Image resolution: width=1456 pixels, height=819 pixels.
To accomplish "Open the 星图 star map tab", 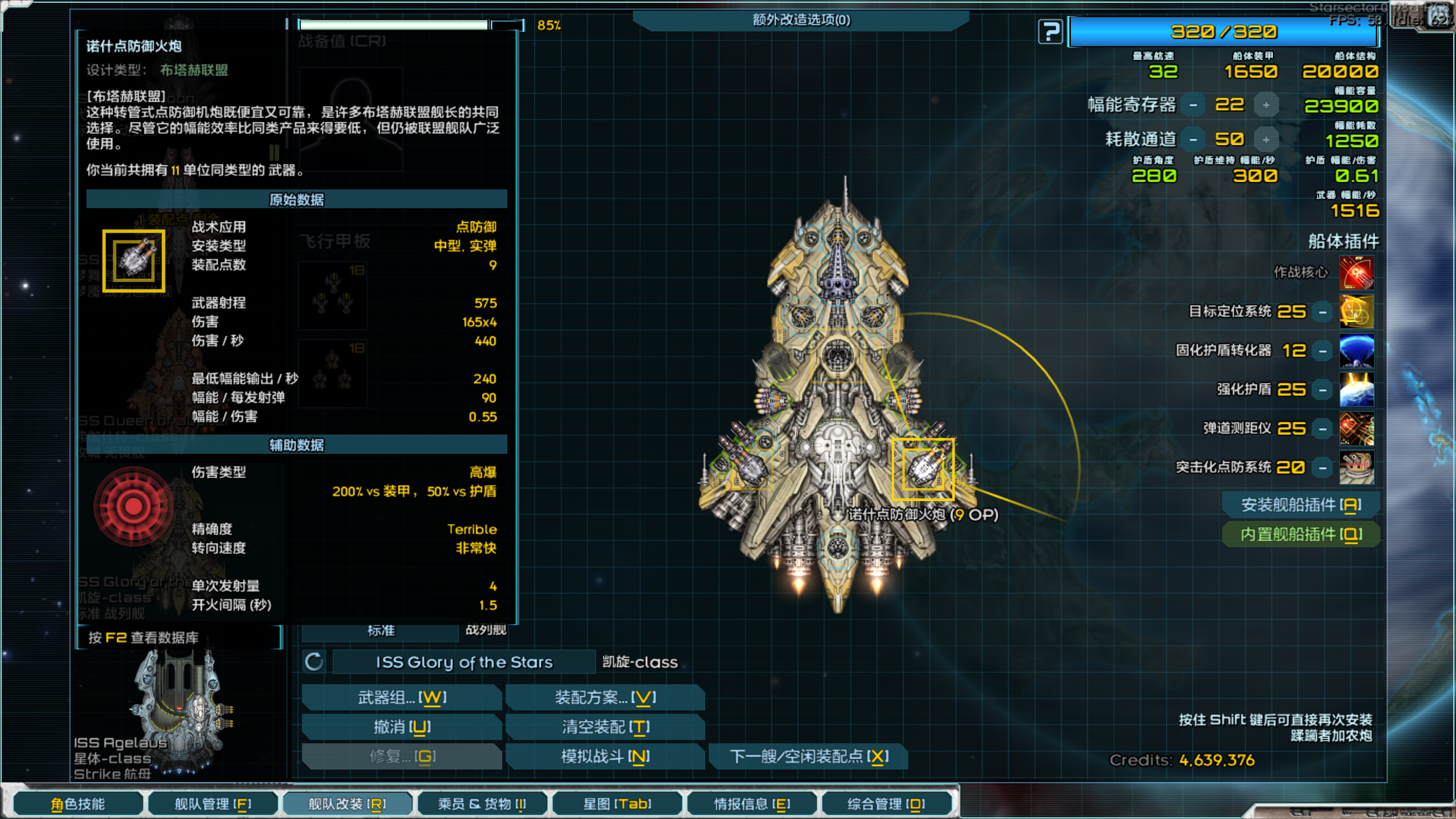I will [x=617, y=804].
